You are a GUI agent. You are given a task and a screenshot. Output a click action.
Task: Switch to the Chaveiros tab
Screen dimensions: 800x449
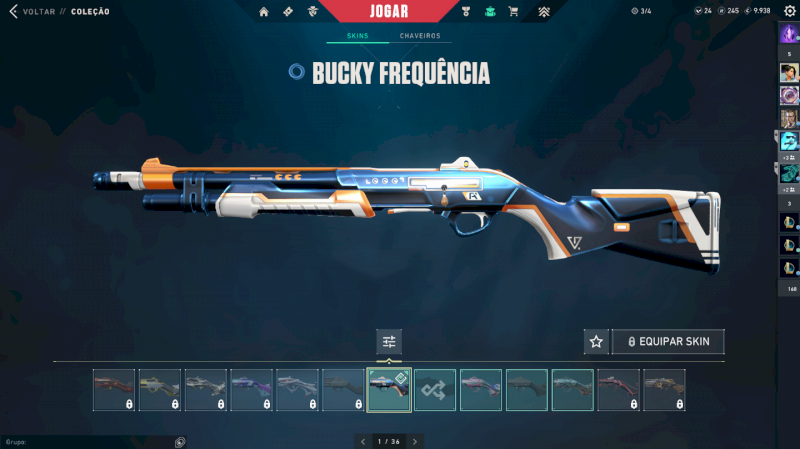(x=420, y=36)
